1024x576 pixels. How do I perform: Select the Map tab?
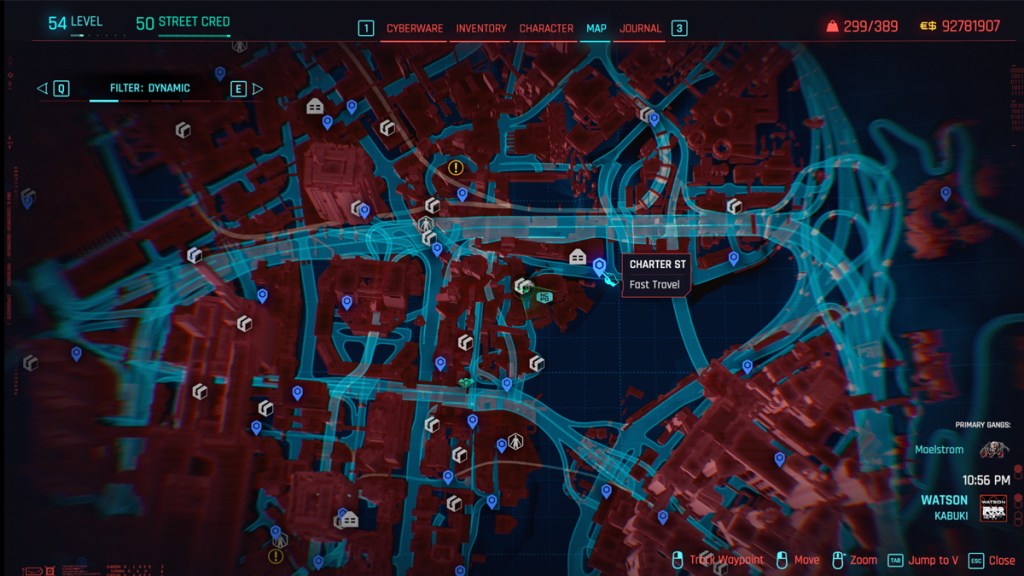click(x=596, y=29)
